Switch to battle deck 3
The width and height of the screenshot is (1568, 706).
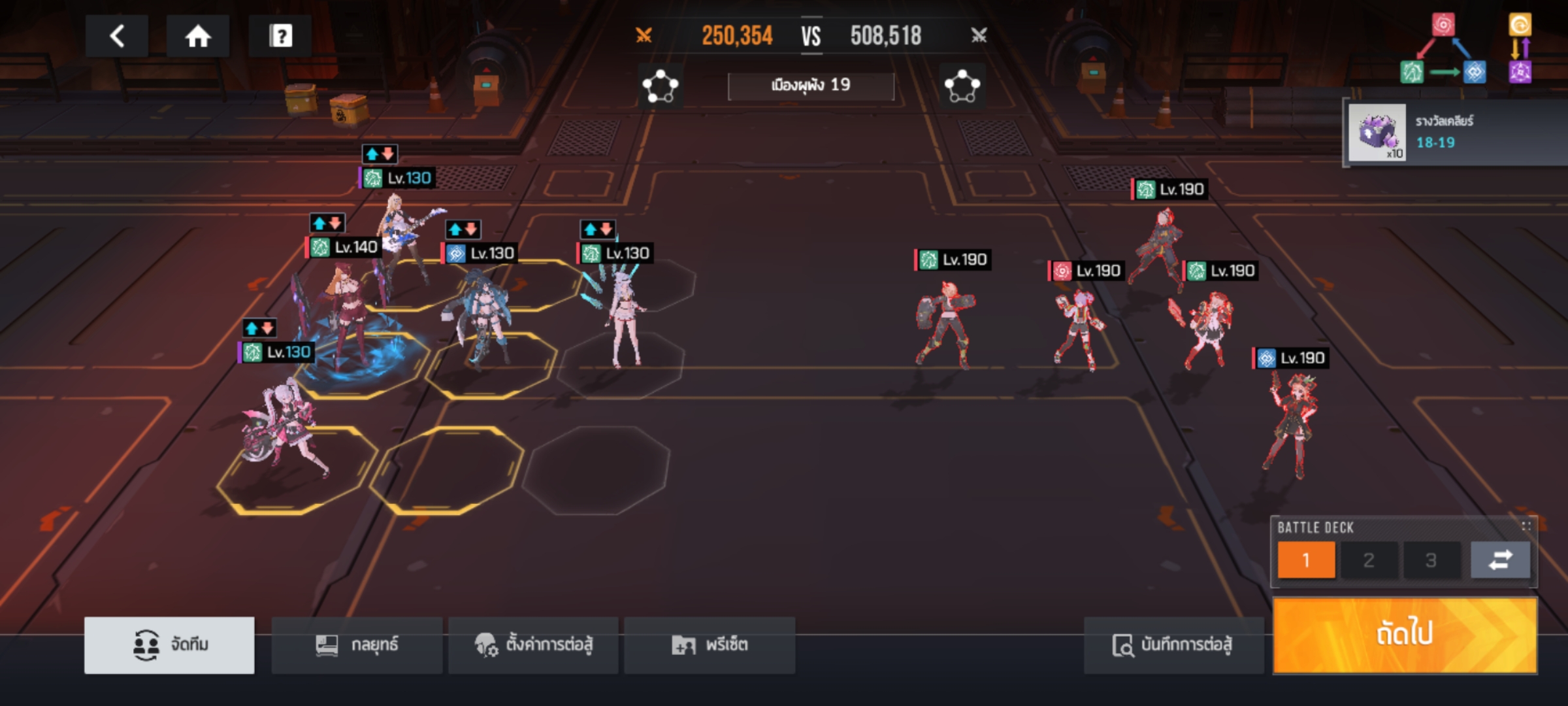[x=1431, y=560]
